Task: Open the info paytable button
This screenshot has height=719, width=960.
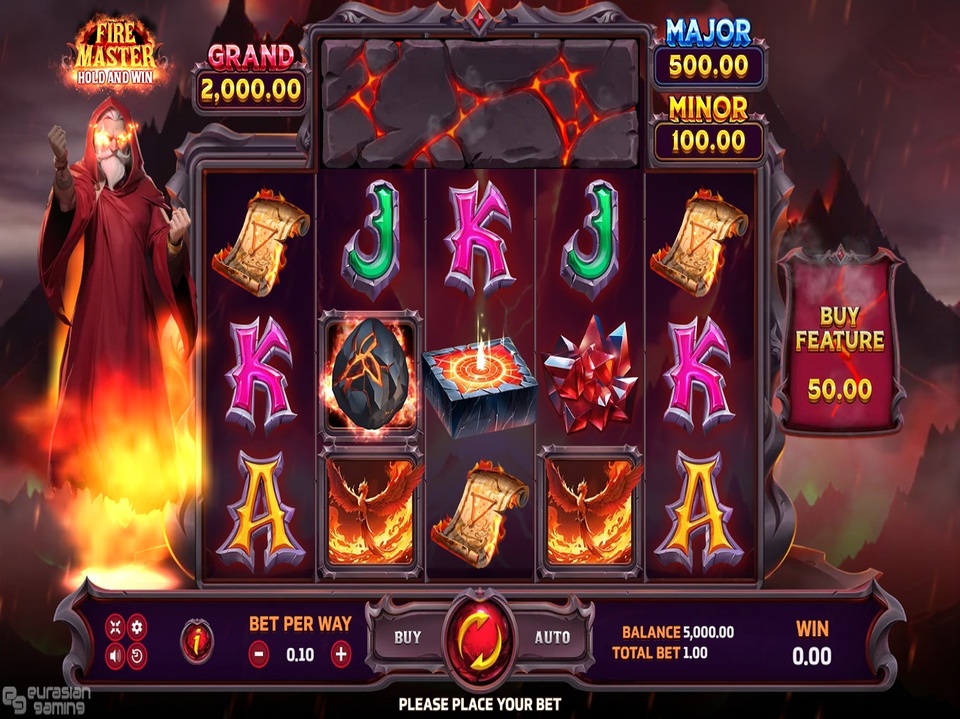Action: (x=195, y=641)
